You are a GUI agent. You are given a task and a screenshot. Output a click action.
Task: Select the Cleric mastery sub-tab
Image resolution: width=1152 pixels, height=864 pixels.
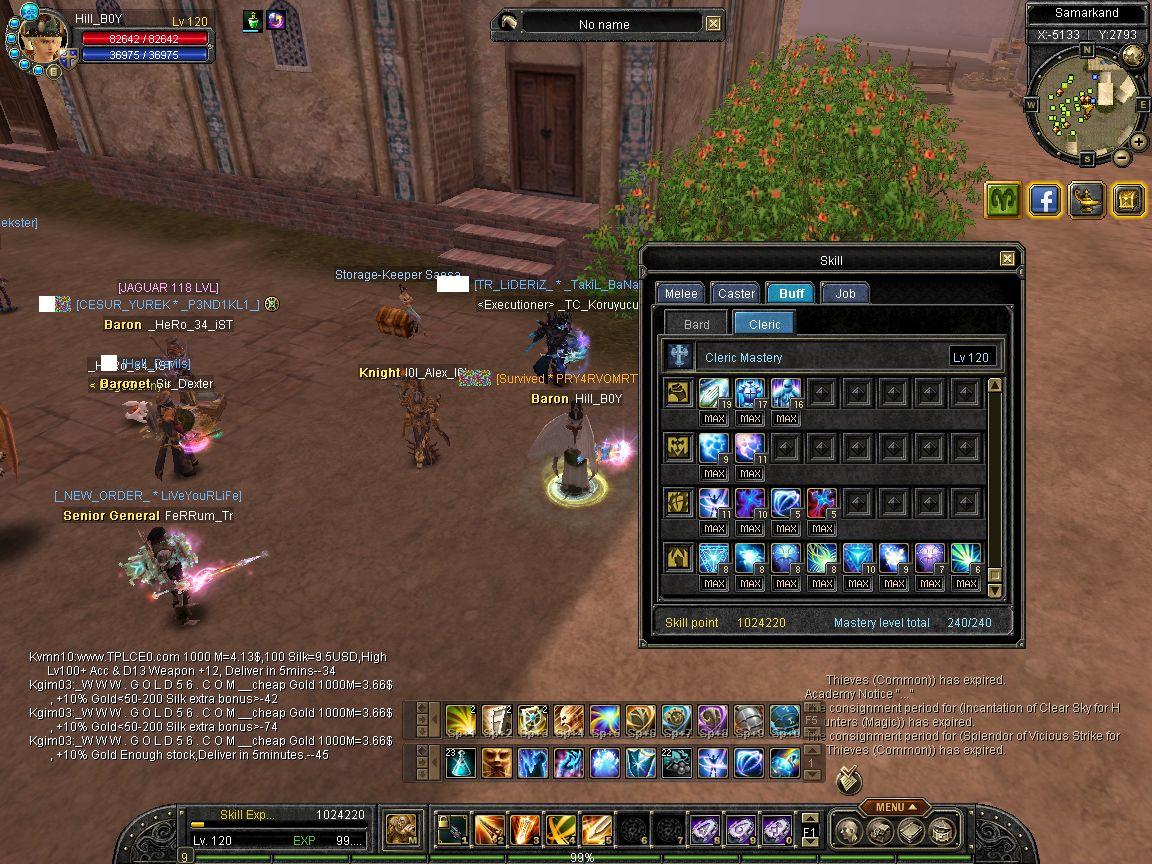764,324
